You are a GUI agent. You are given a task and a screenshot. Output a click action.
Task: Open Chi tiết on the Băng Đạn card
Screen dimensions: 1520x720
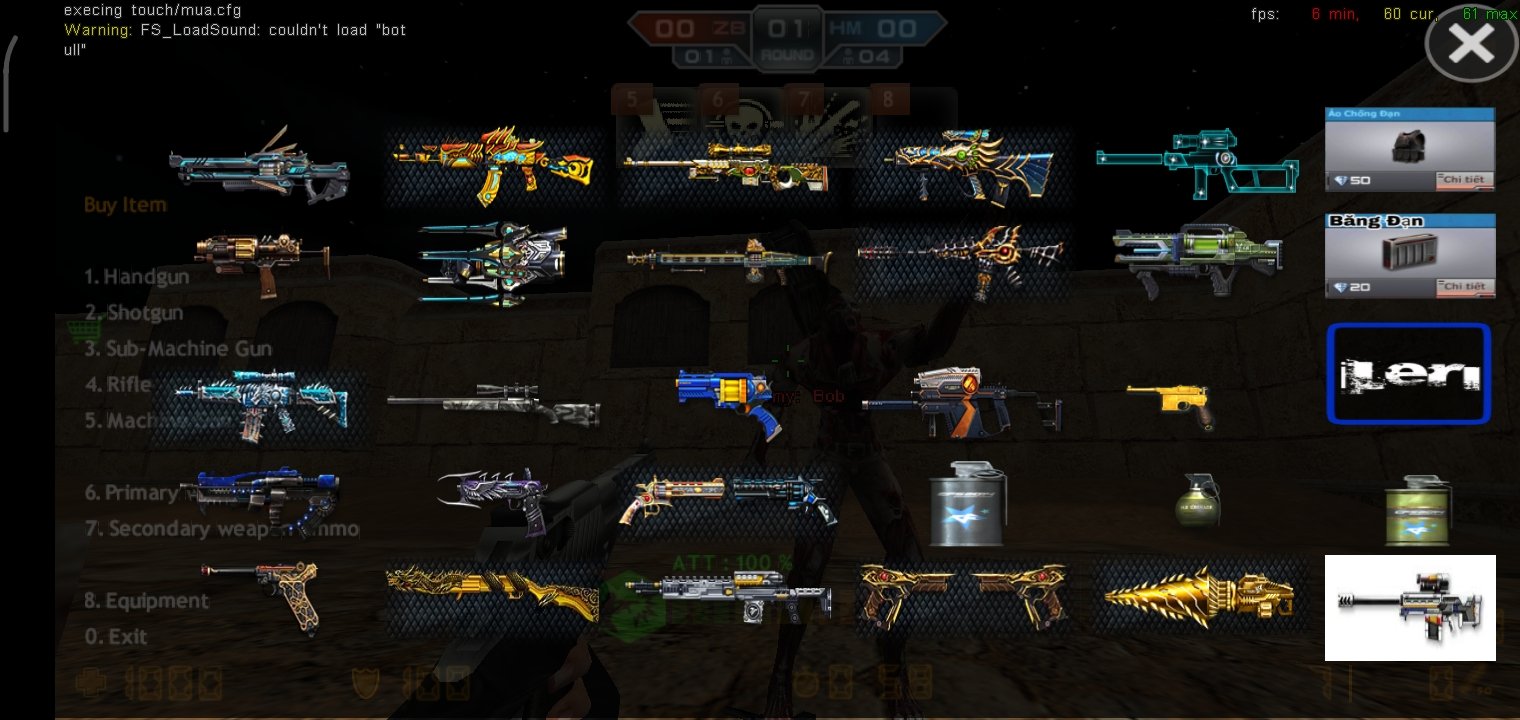[1465, 287]
